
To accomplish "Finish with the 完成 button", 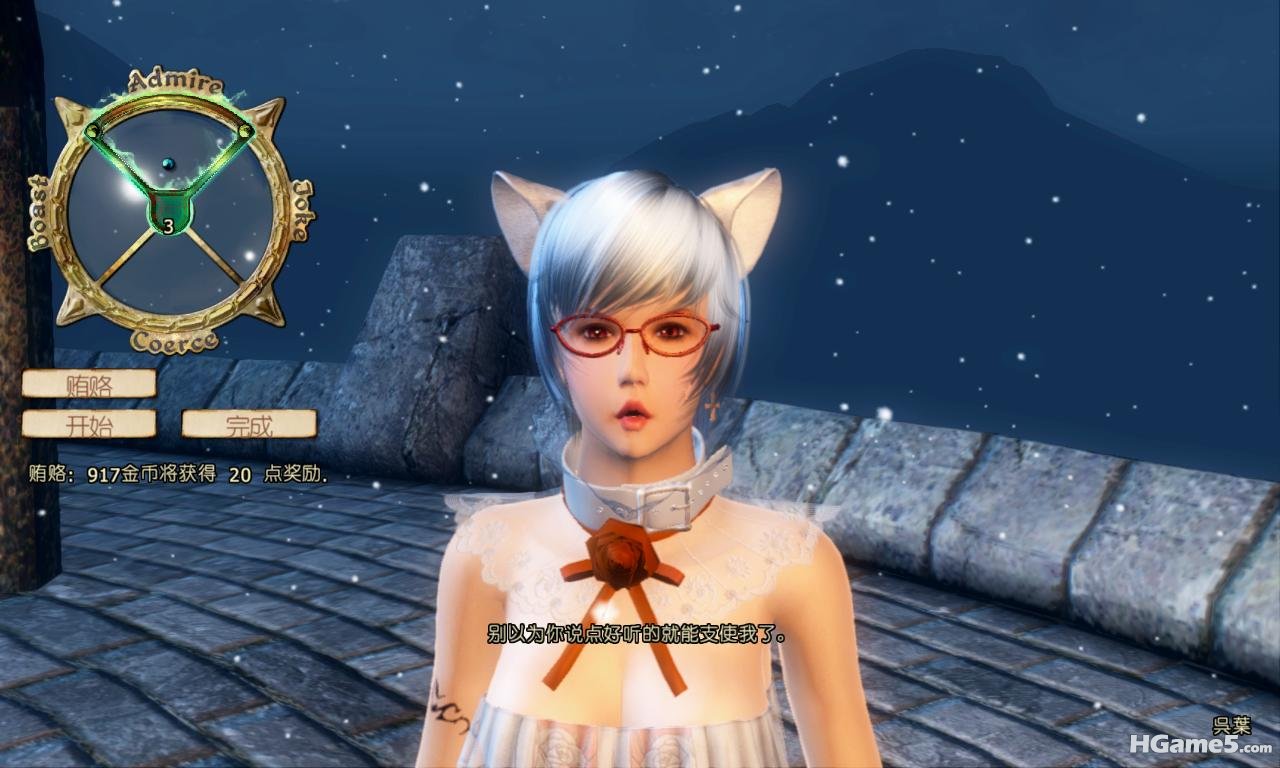I will tap(249, 424).
